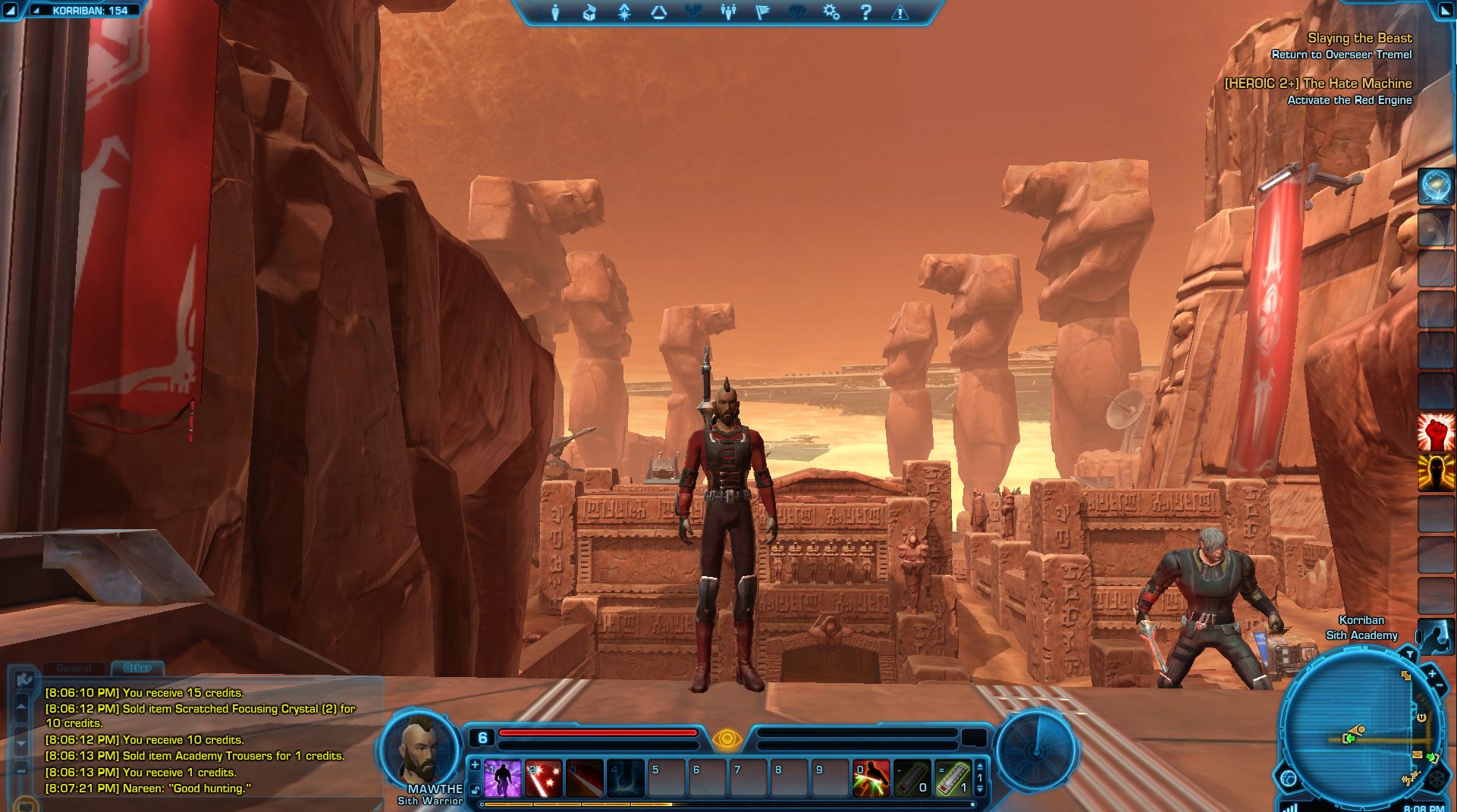
Task: Activate the purple running figure ability in slot 1
Action: point(503,779)
